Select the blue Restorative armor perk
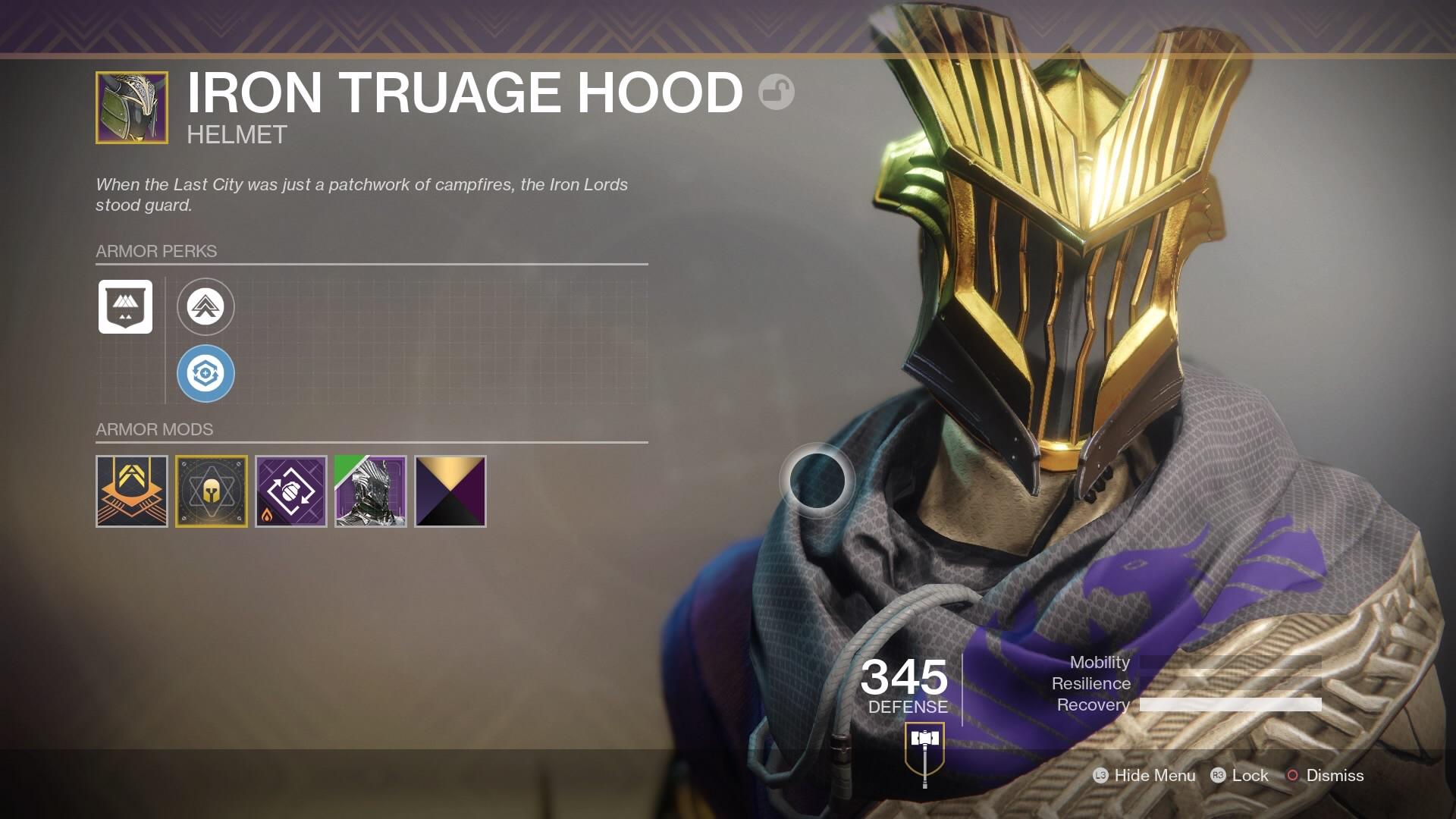The height and width of the screenshot is (819, 1456). [206, 373]
